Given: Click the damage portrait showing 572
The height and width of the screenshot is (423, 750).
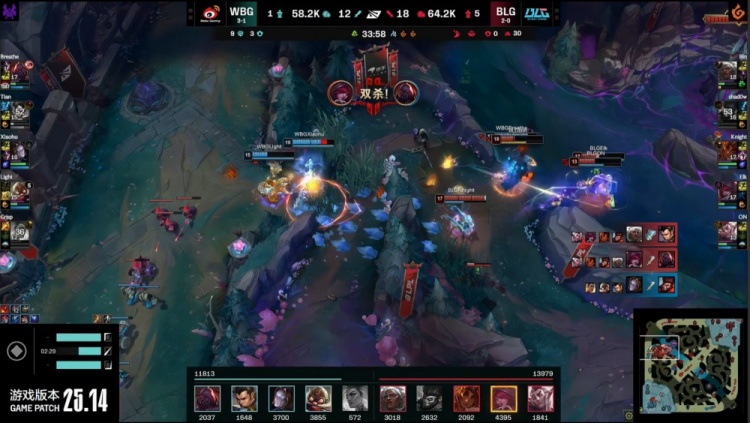Looking at the screenshot, I should [355, 398].
